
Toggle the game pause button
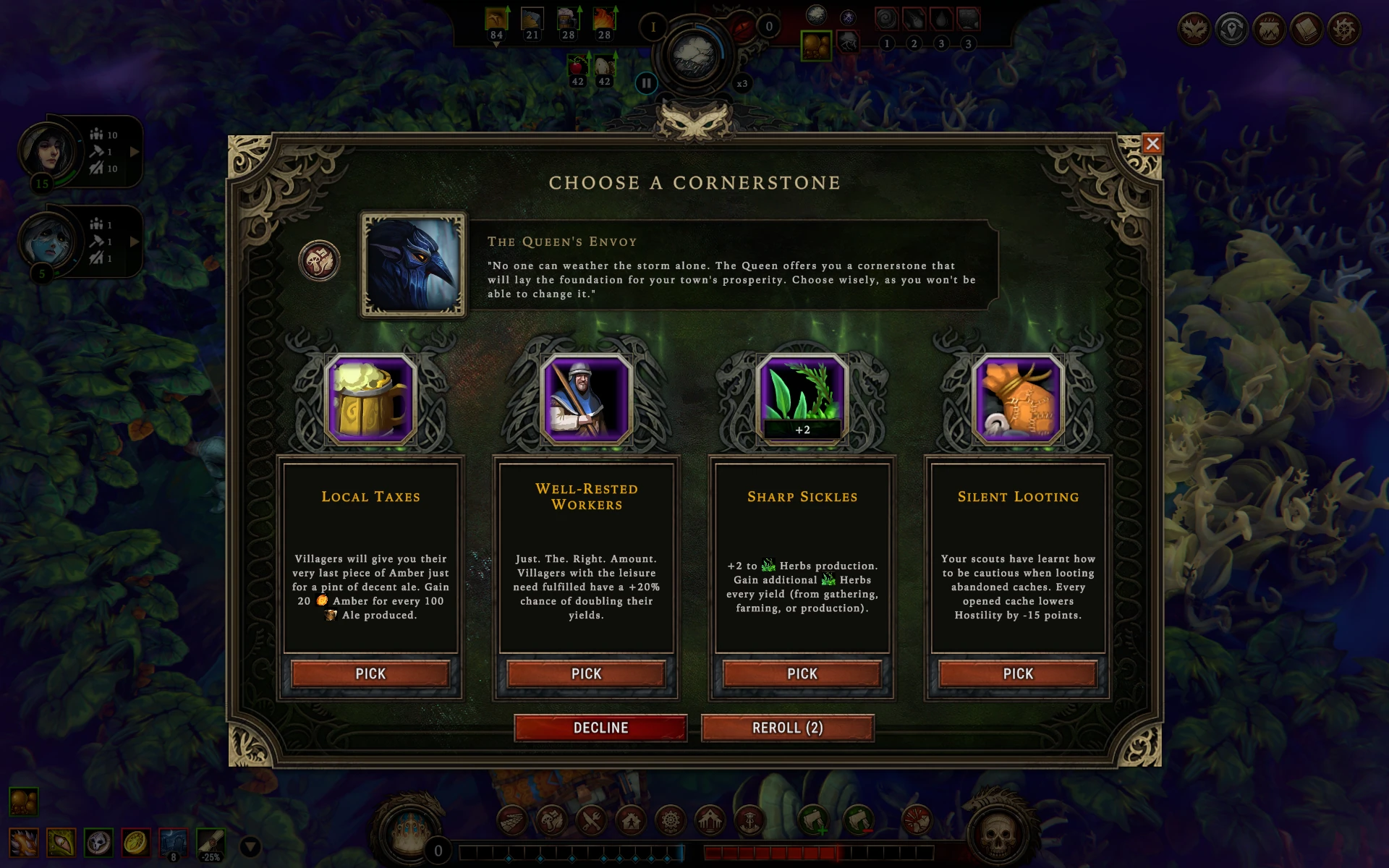646,83
